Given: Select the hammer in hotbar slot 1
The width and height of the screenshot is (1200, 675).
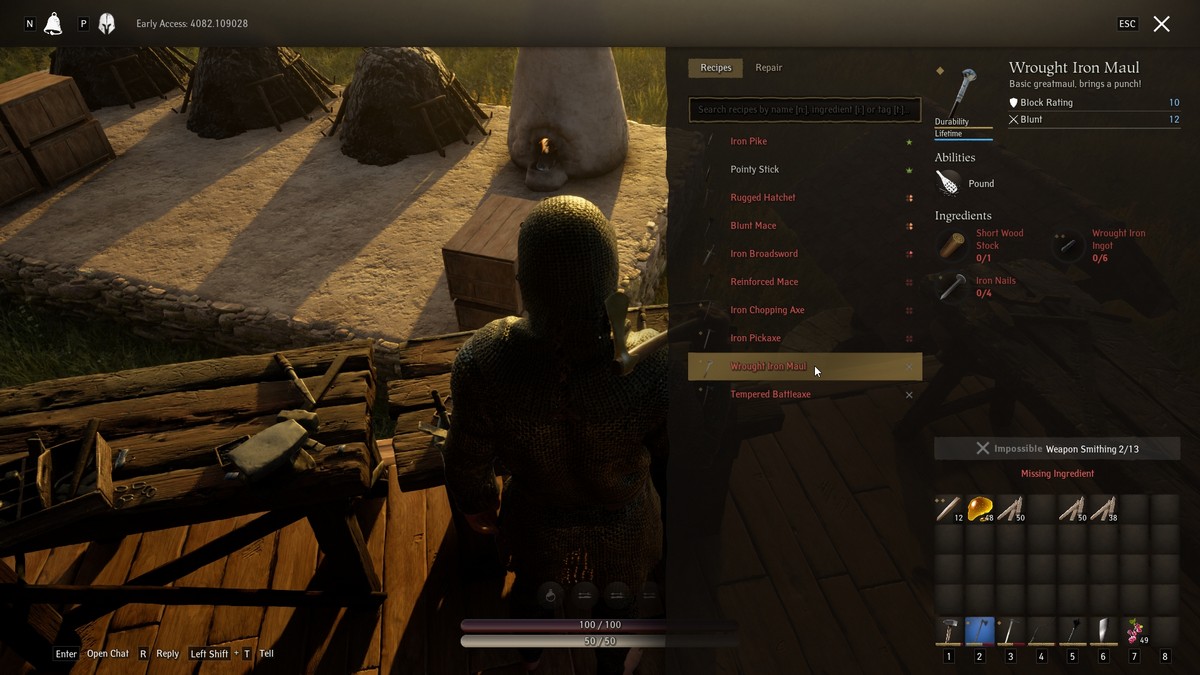Looking at the screenshot, I should tap(948, 631).
